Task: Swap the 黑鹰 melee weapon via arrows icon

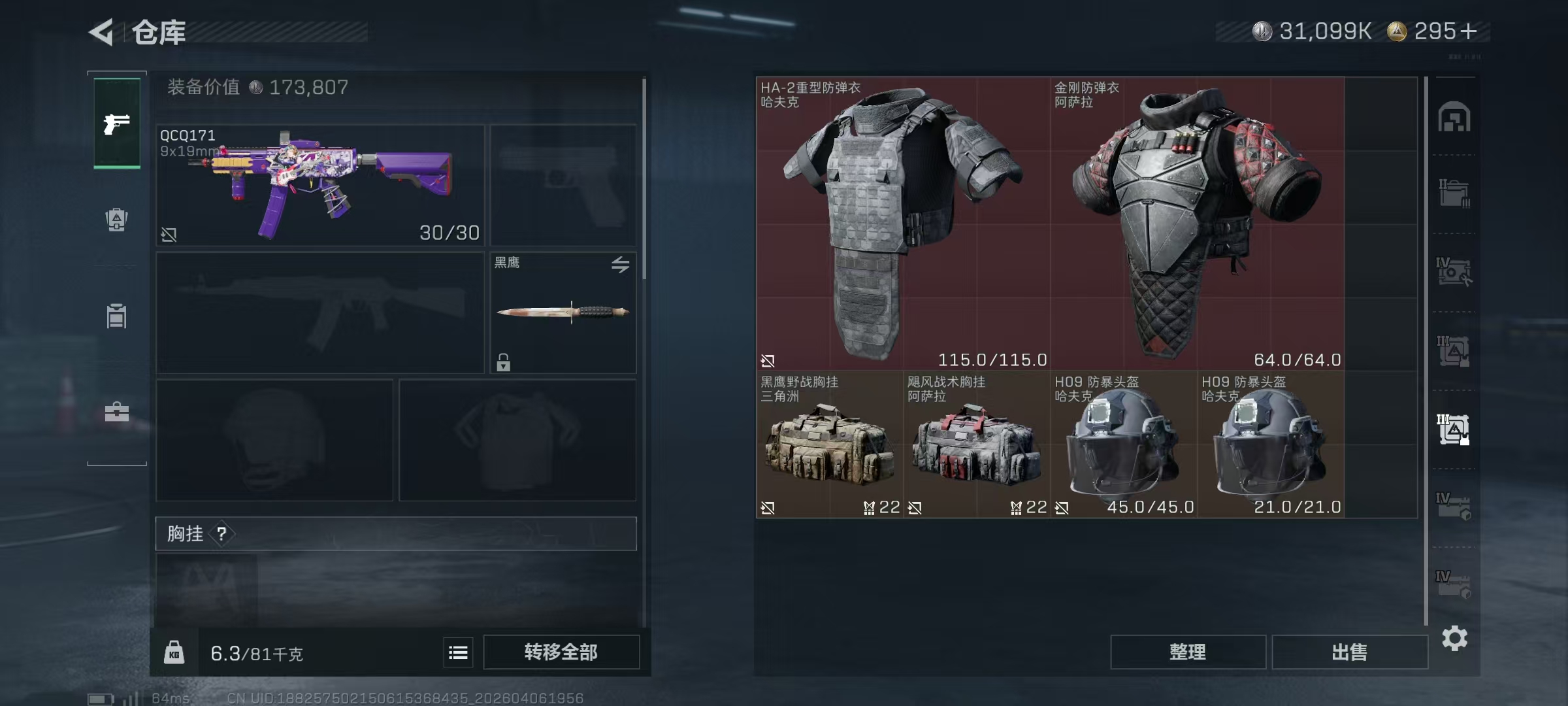Action: pyautogui.click(x=620, y=264)
